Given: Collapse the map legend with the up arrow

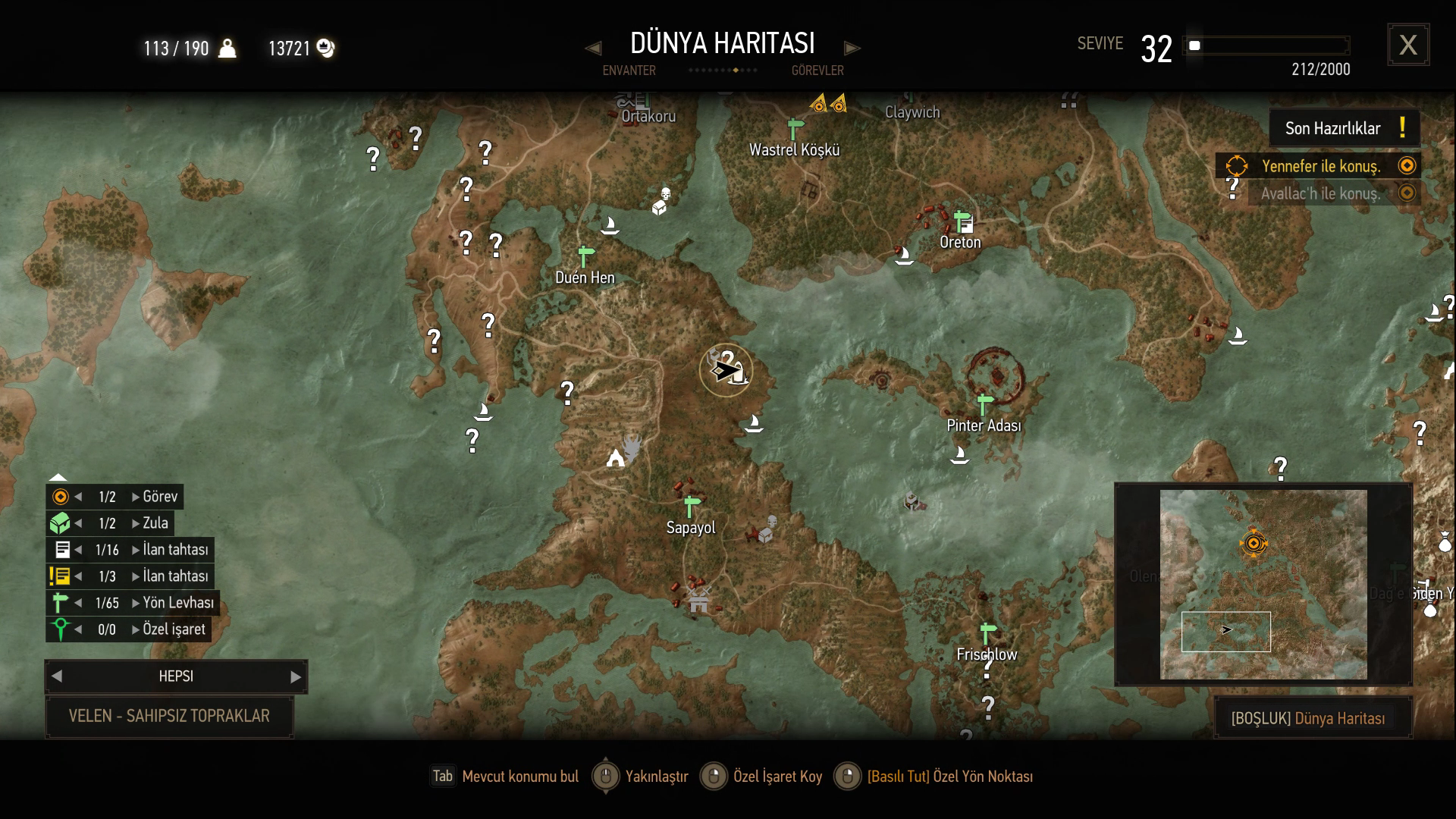Looking at the screenshot, I should point(58,477).
